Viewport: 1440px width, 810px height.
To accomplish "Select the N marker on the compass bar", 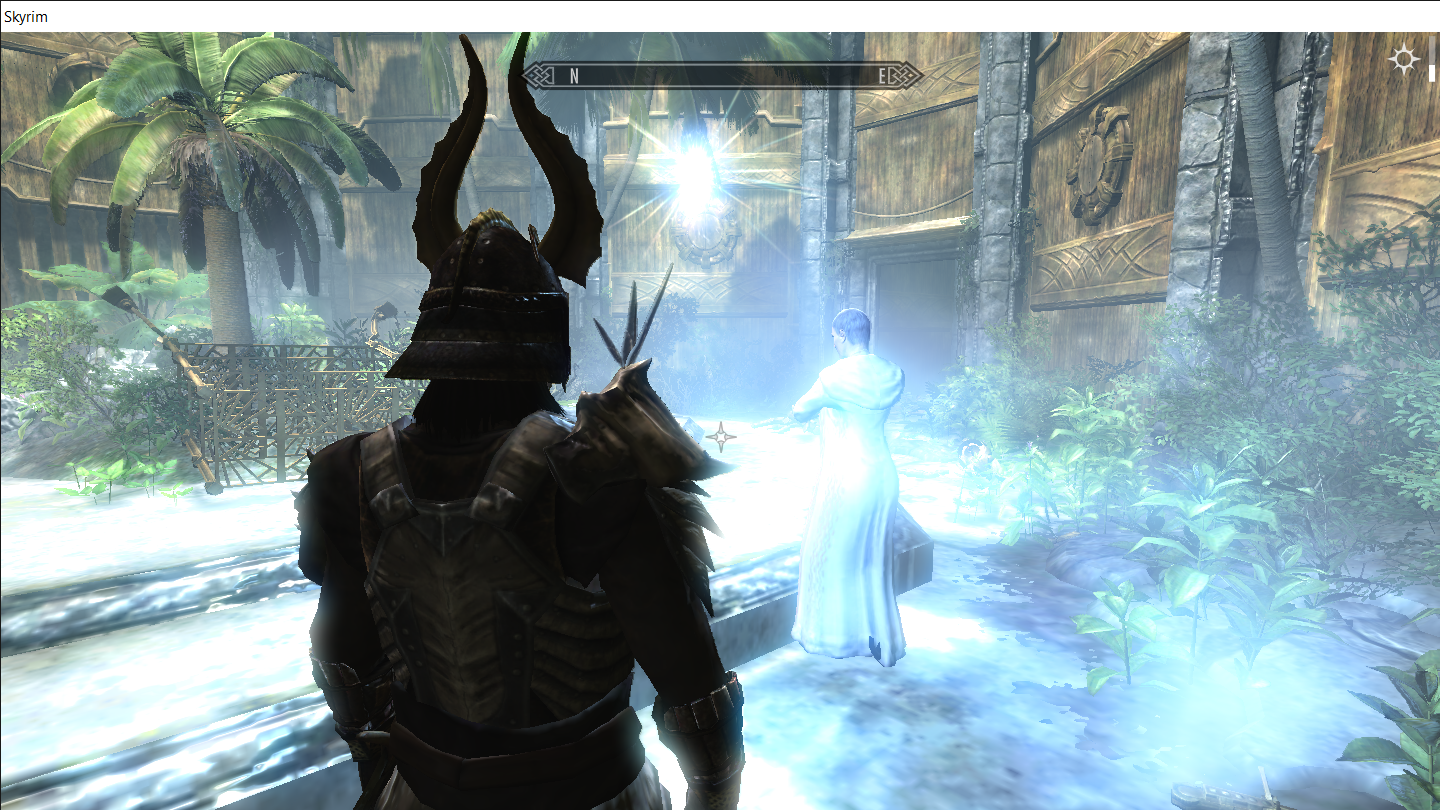I will coord(572,74).
